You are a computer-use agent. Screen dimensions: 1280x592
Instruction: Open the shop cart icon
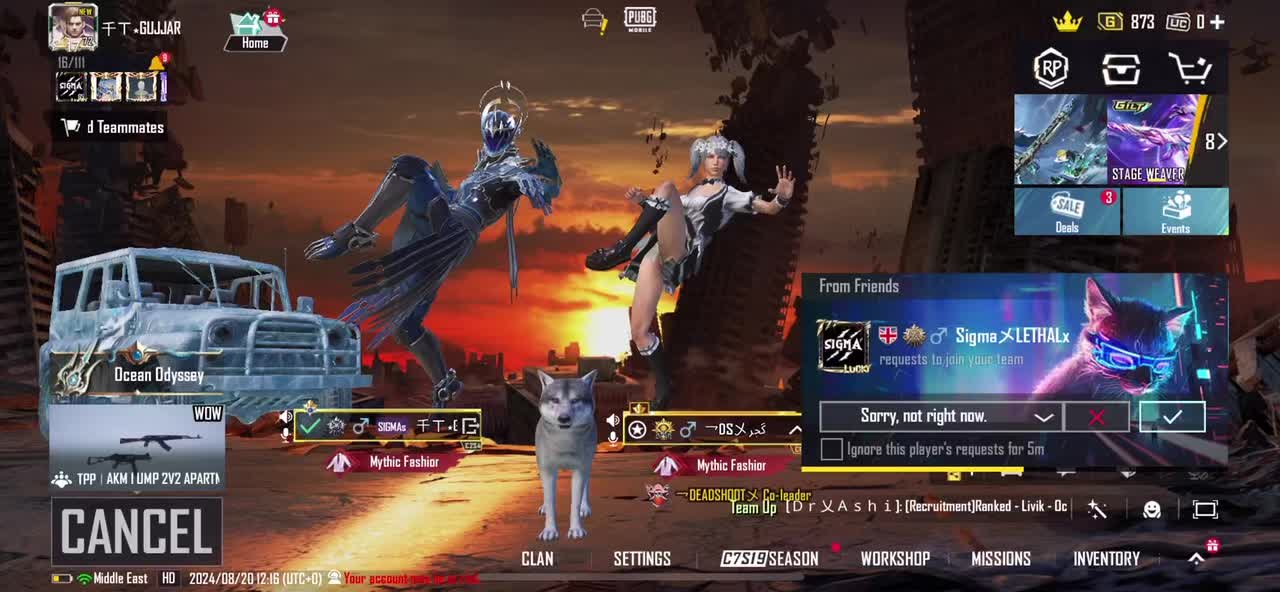coord(1190,69)
